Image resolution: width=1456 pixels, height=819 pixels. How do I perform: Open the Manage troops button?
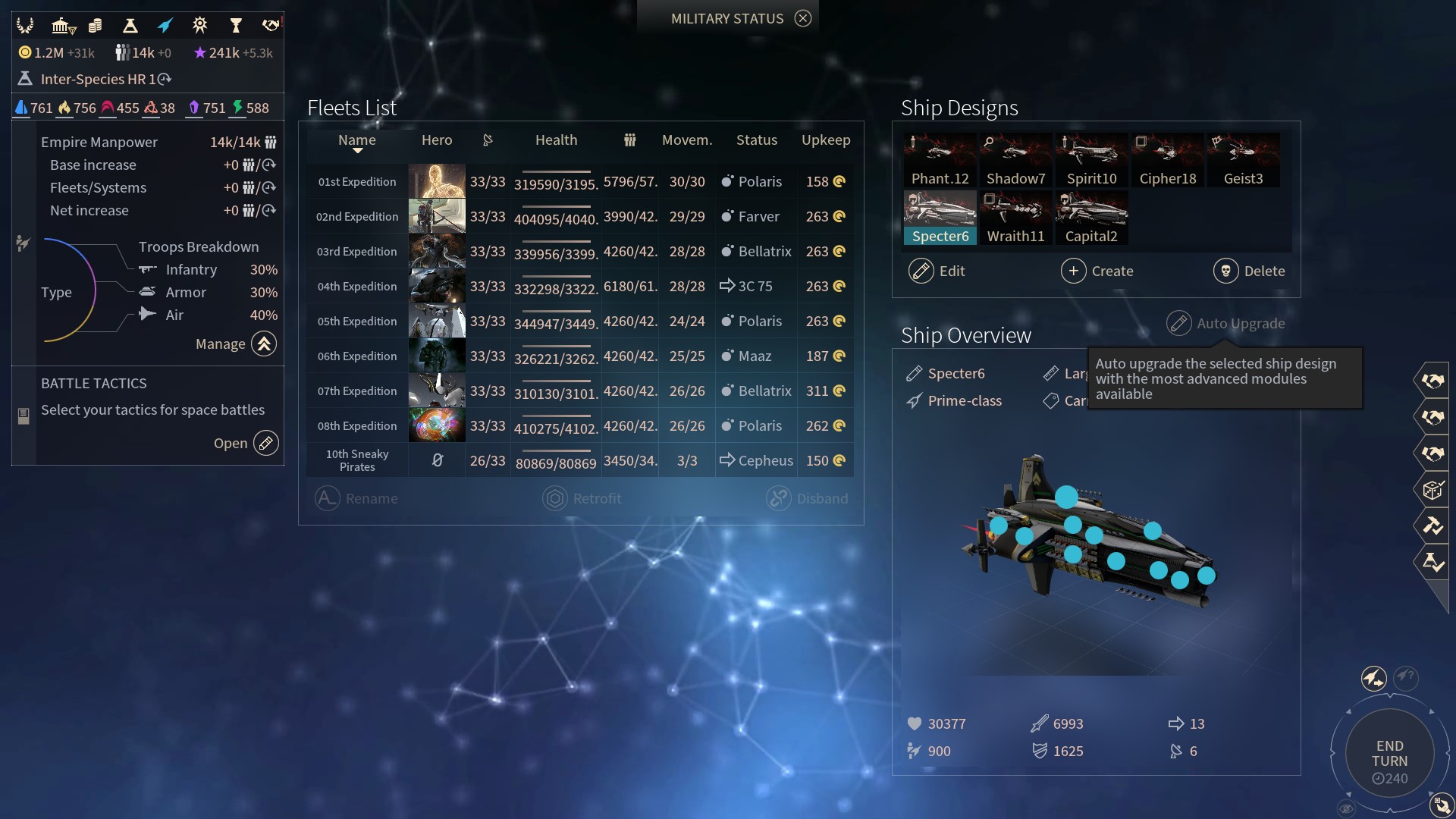pyautogui.click(x=264, y=344)
